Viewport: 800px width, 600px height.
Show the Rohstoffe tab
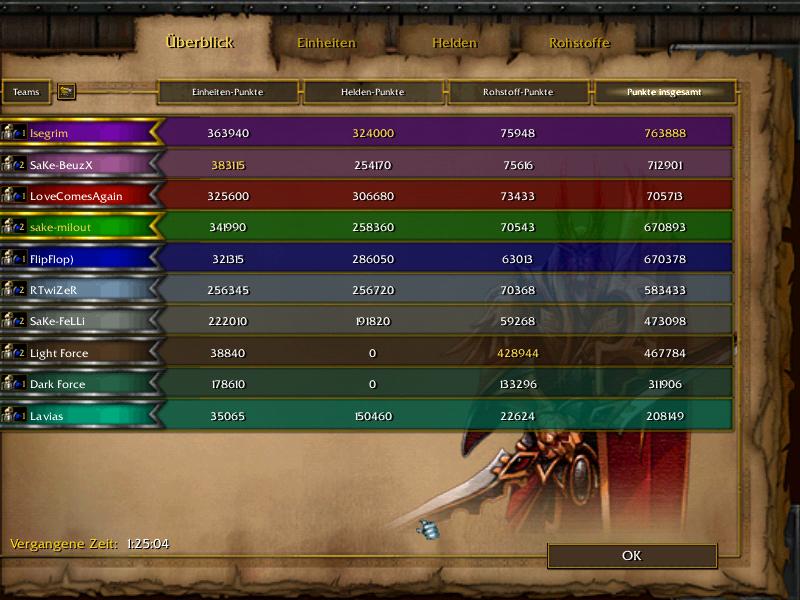click(x=579, y=43)
